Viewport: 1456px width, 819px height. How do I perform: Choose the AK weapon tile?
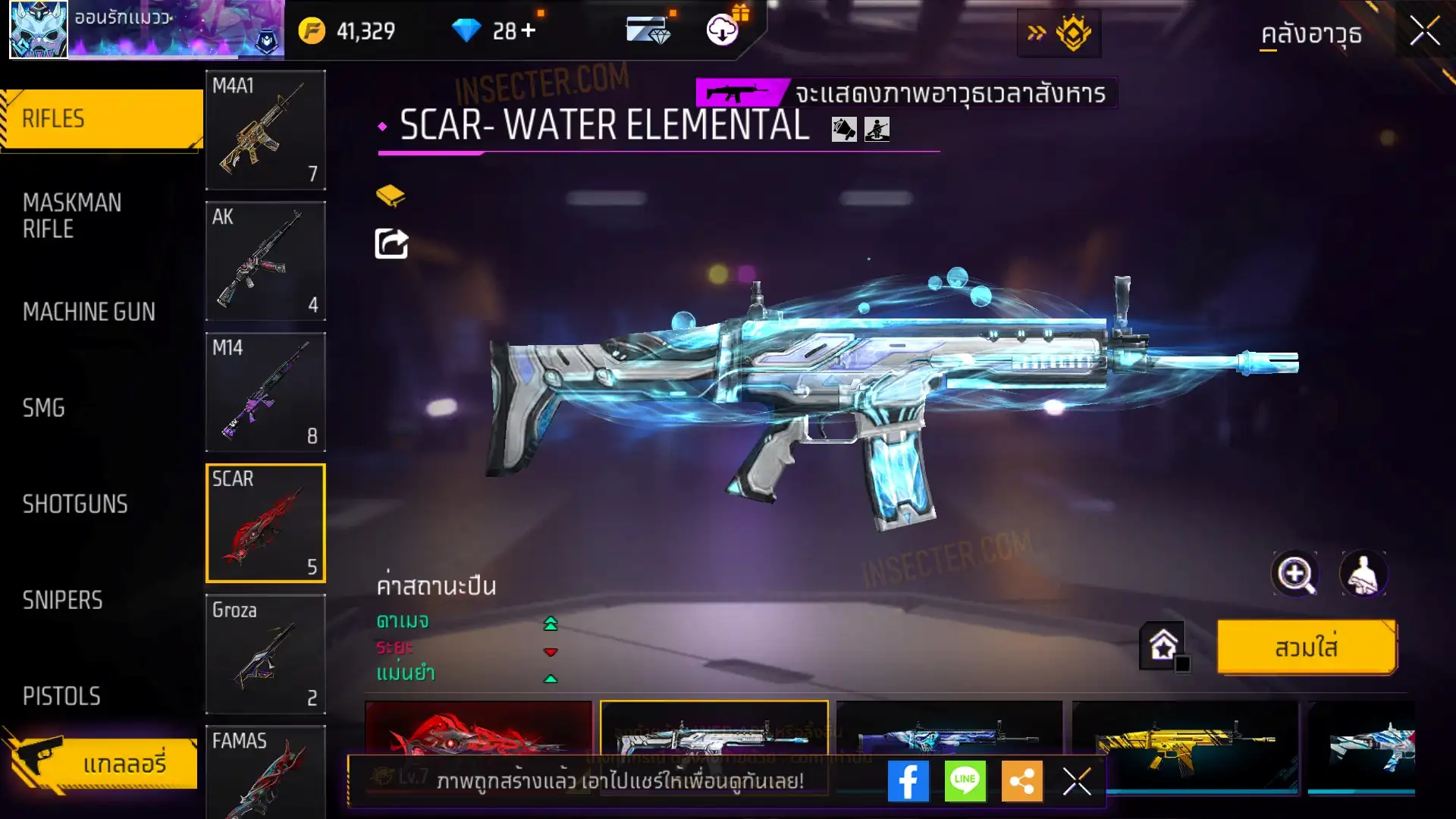point(265,261)
